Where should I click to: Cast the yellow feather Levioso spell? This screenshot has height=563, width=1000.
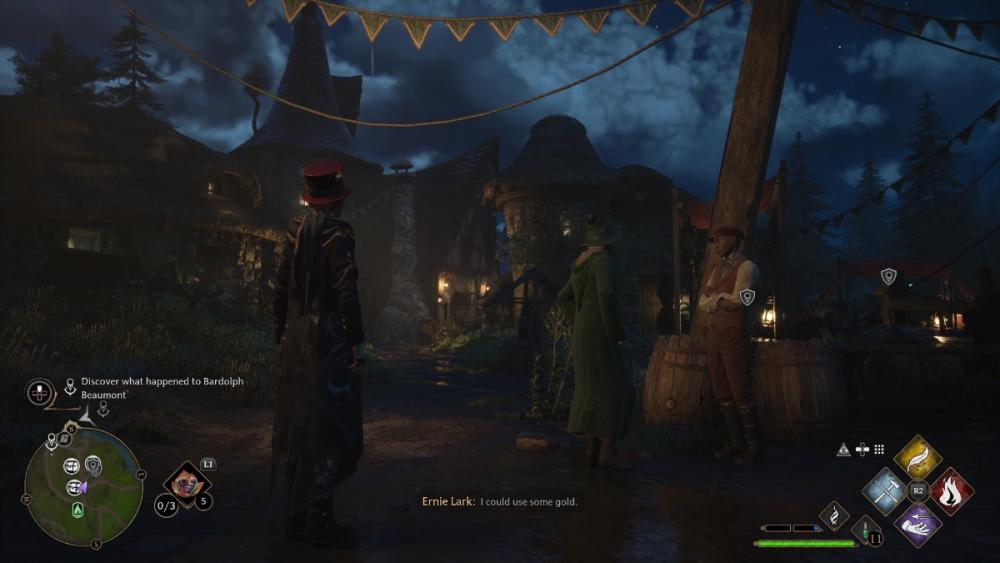pos(917,457)
